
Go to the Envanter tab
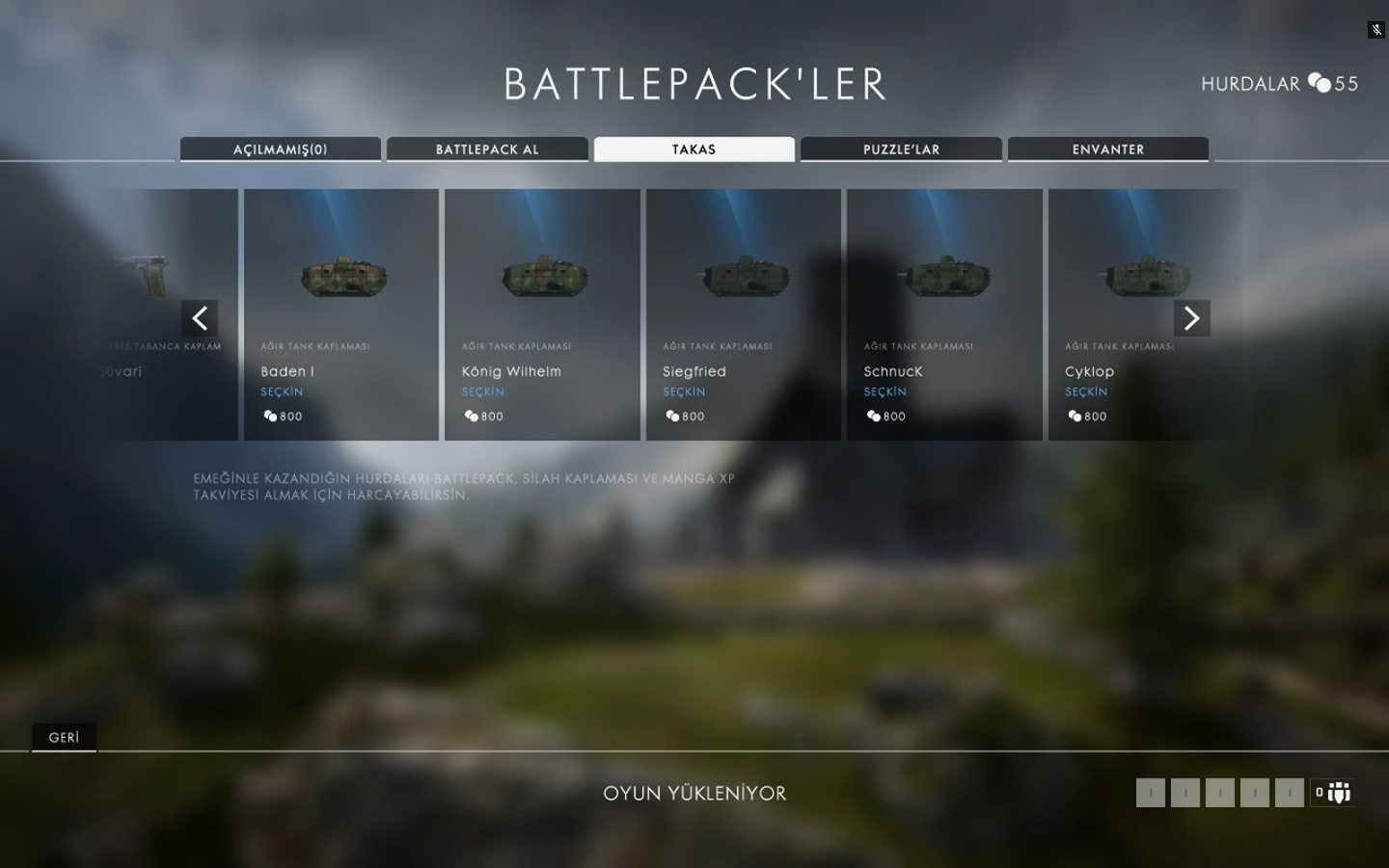pos(1108,149)
